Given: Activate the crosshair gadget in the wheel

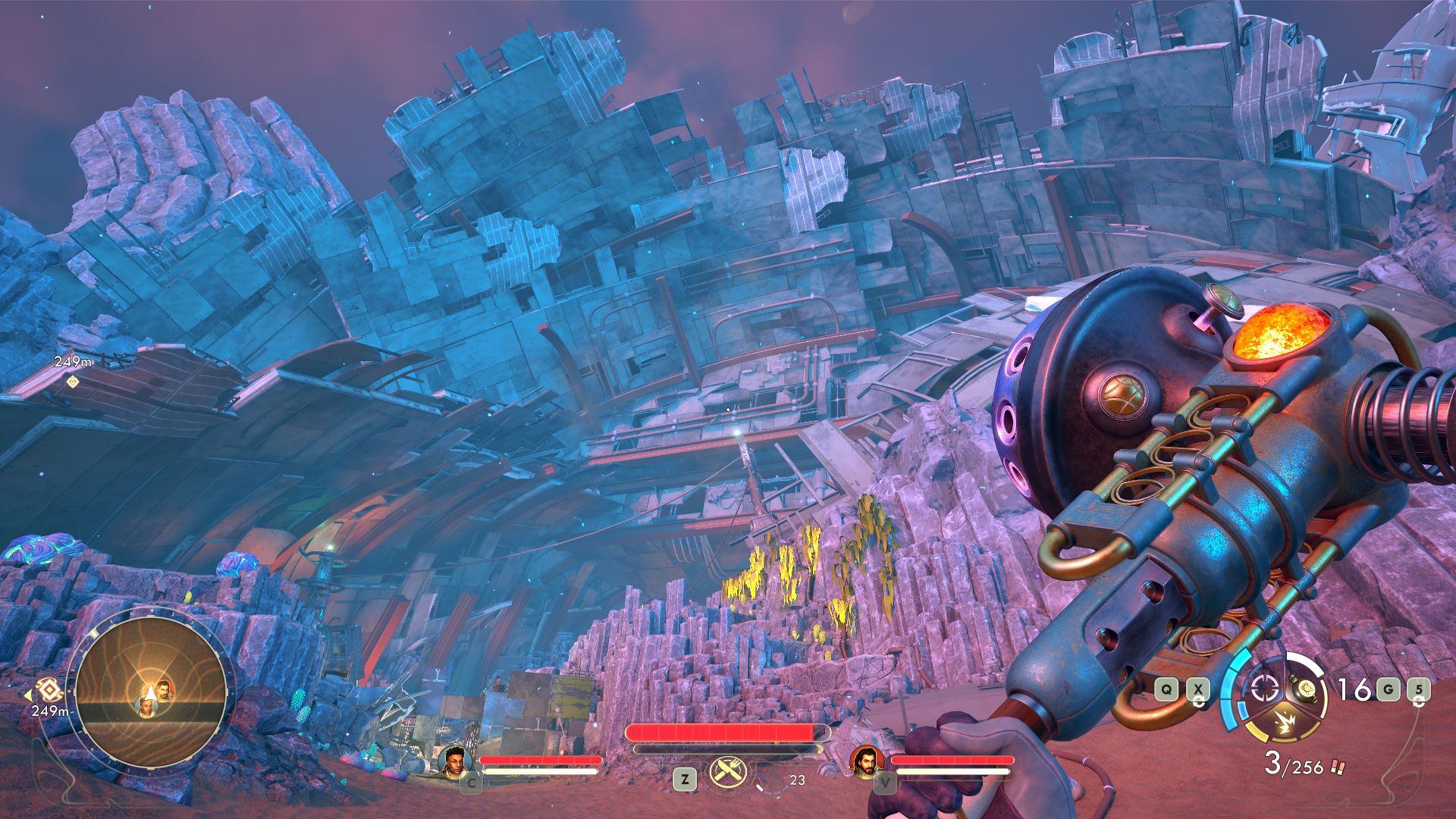Looking at the screenshot, I should pyautogui.click(x=1264, y=688).
